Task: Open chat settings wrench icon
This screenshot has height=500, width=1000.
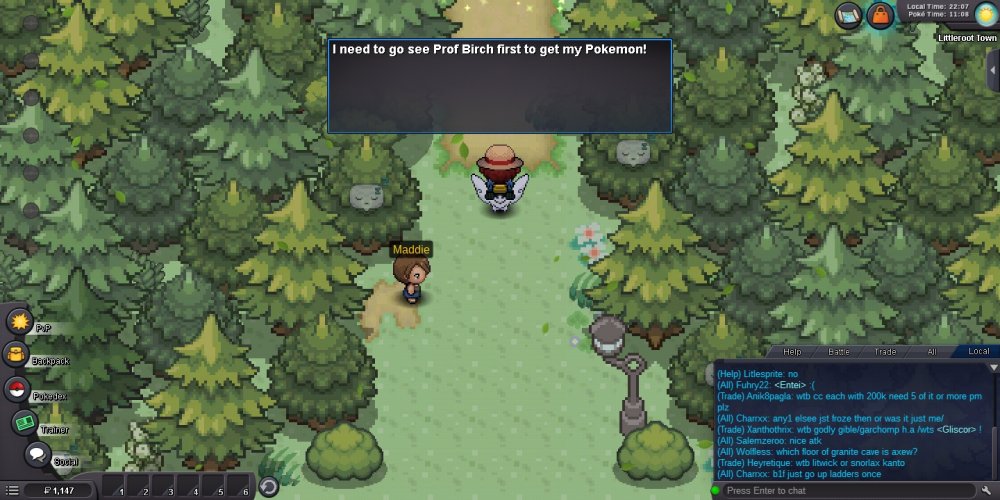Action: [x=984, y=491]
